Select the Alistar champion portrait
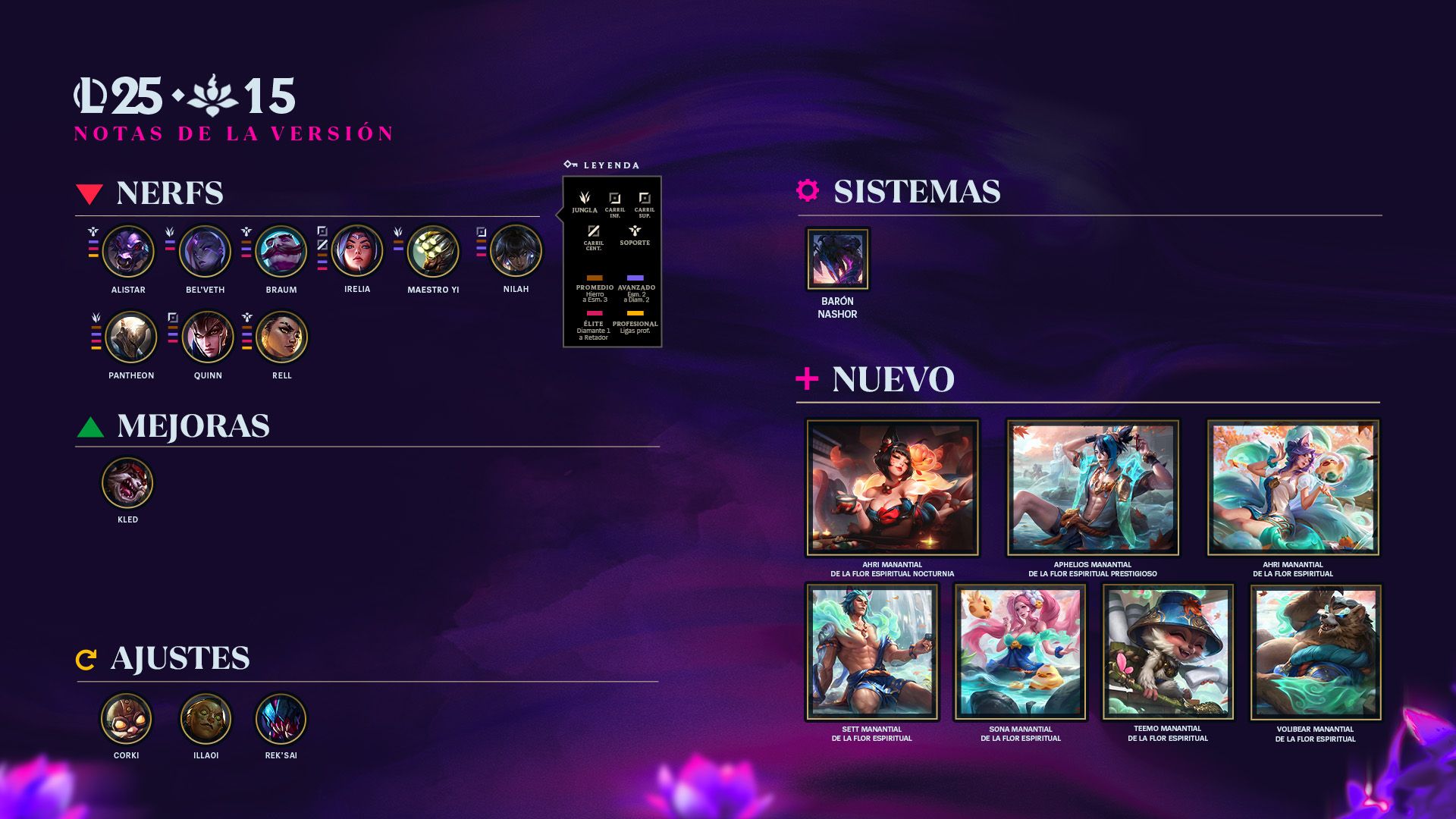Screen dimensions: 1456x819 pyautogui.click(x=128, y=252)
